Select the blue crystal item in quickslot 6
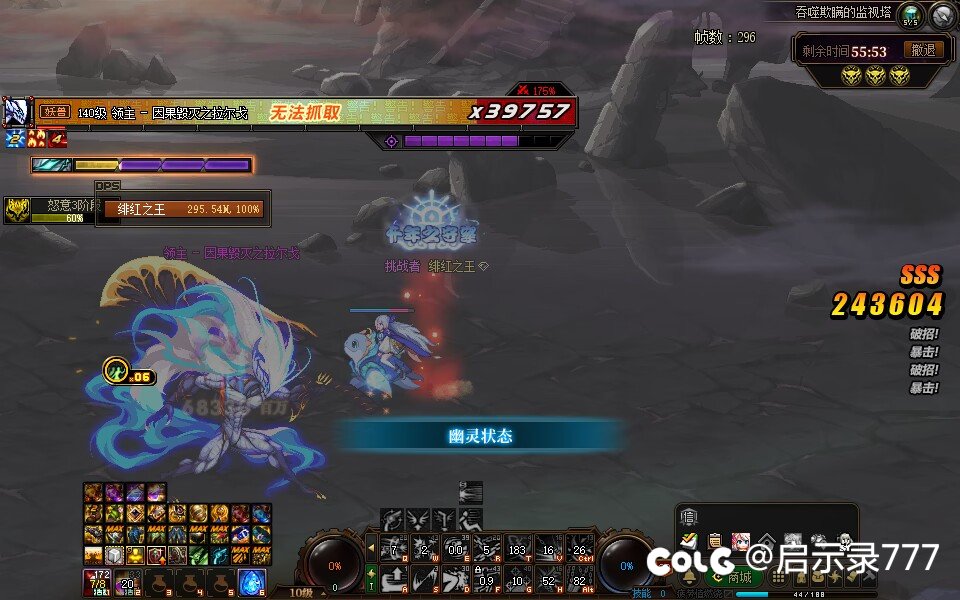The image size is (960, 600). pos(251,582)
